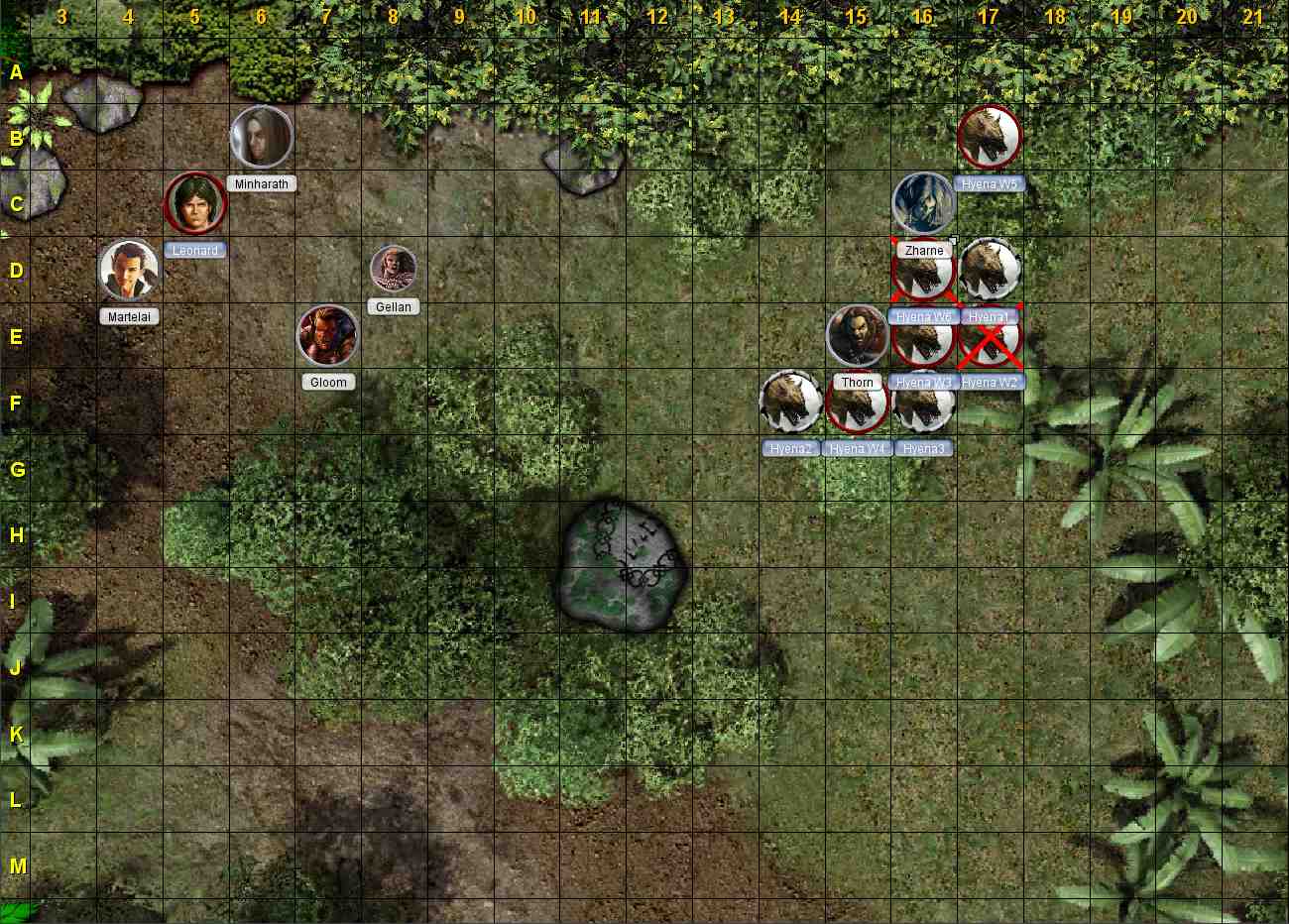Select the Gloom token

(328, 335)
